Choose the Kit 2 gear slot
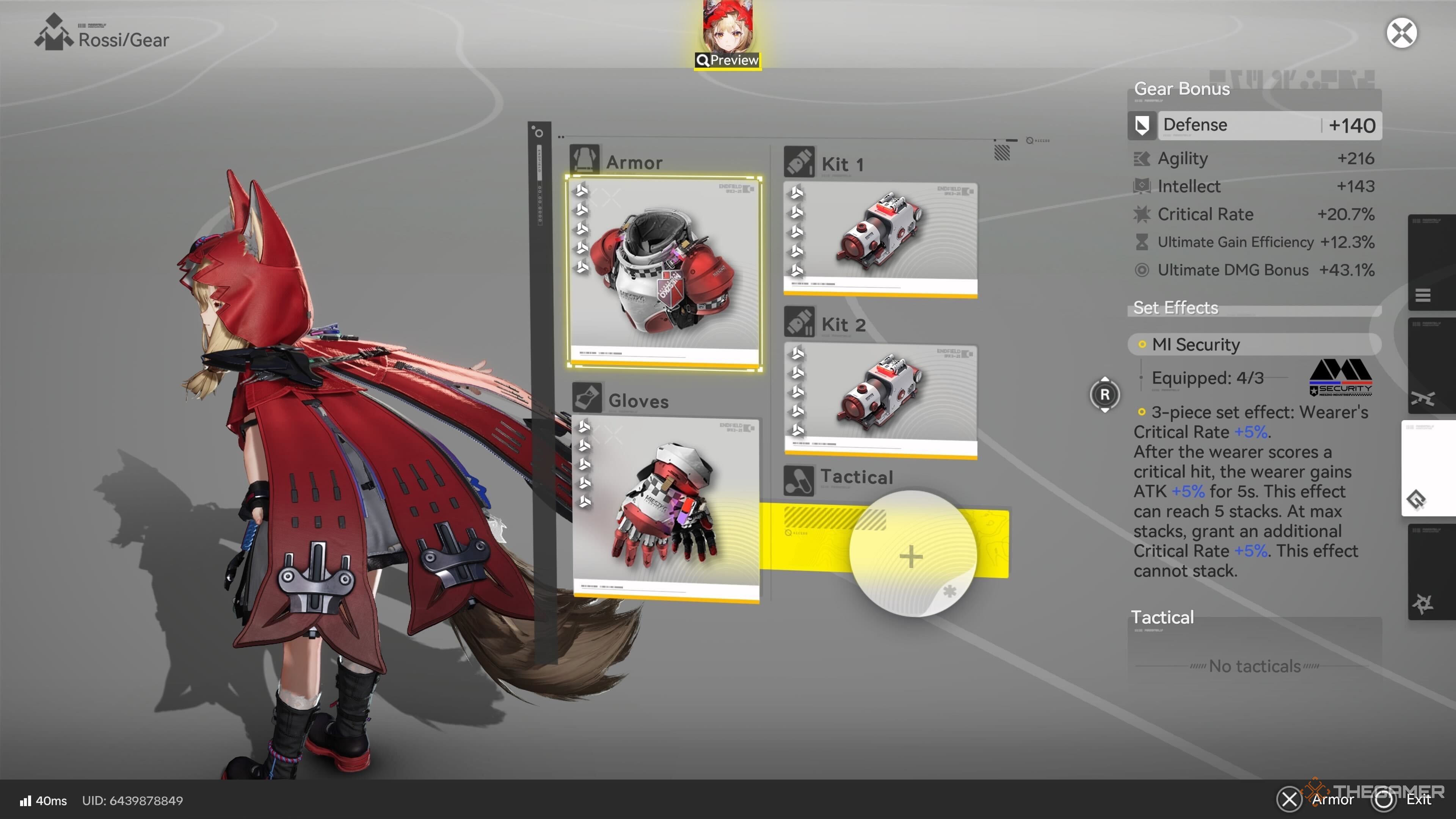Screen dimensions: 1456x819 click(x=880, y=400)
